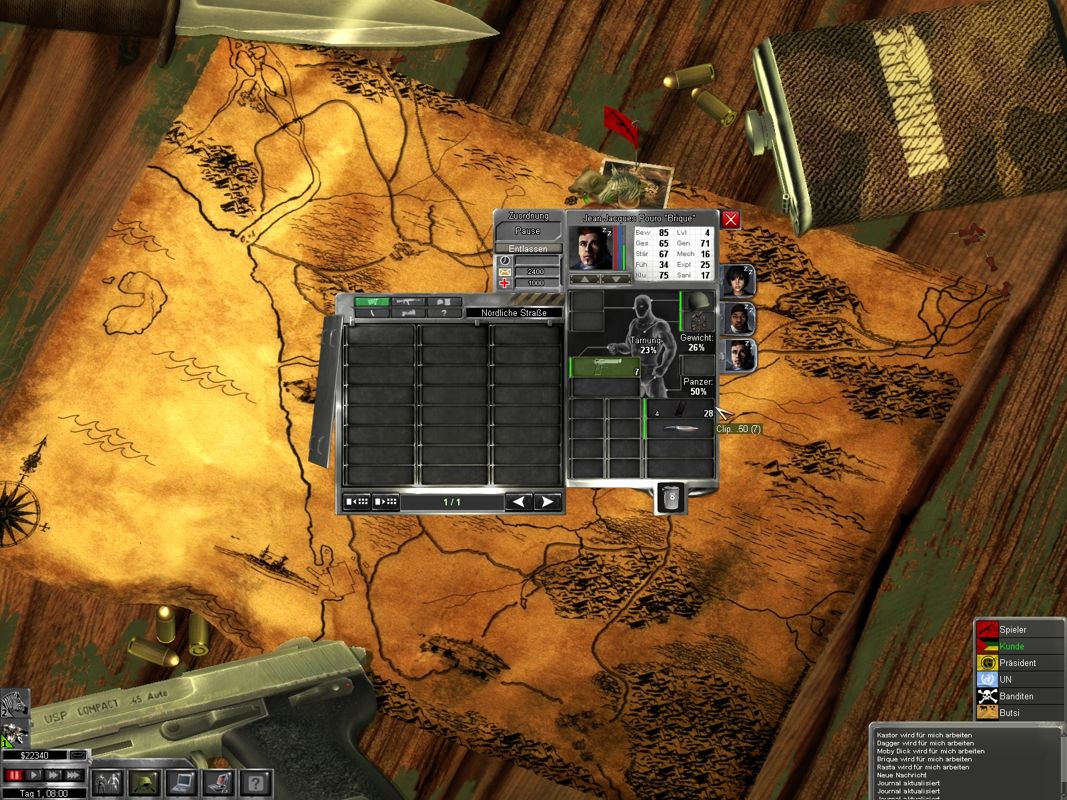The image size is (1067, 800).
Task: Set game speed to fastest
Action: 74,775
